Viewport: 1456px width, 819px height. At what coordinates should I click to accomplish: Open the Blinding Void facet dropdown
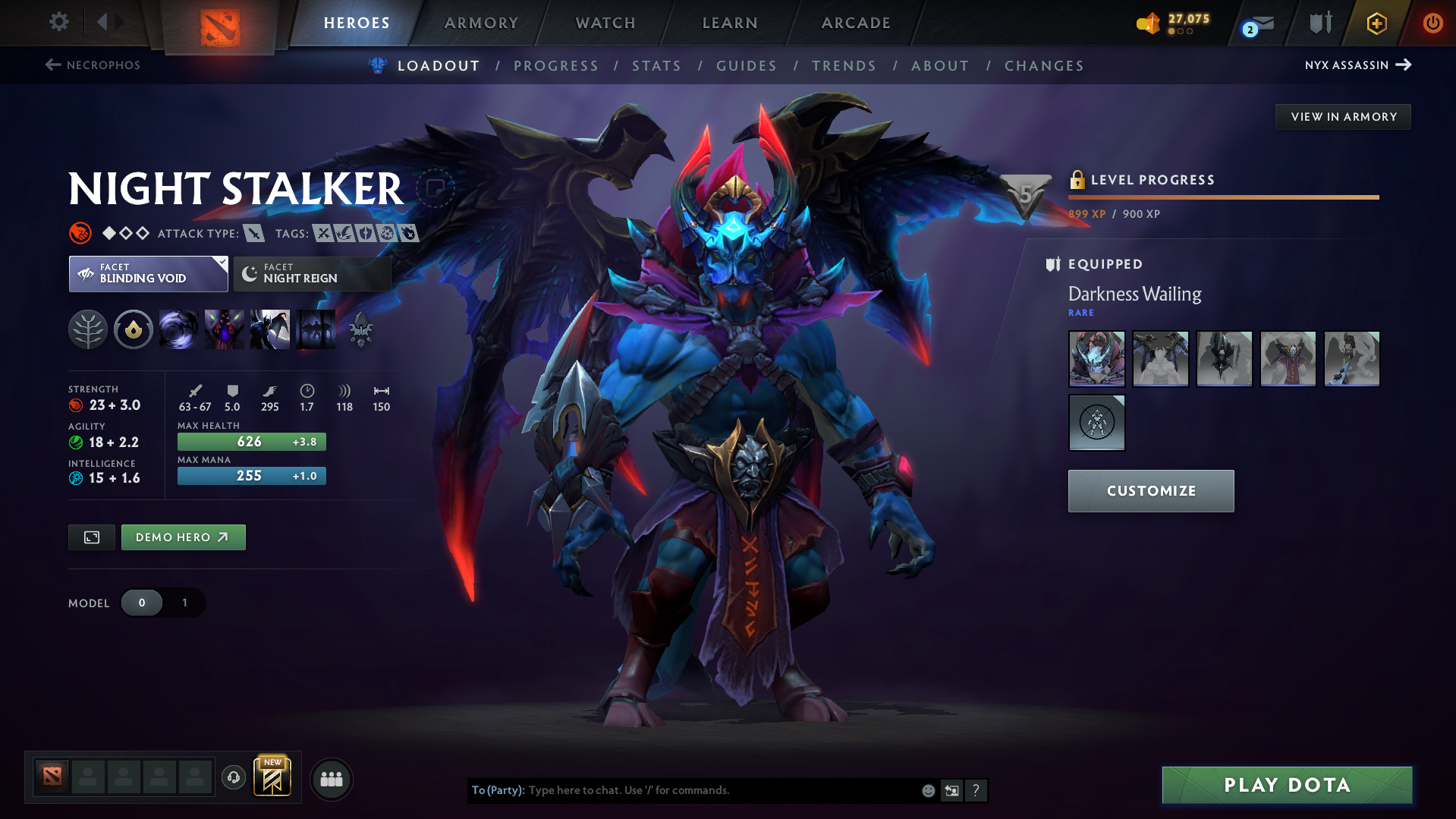coord(220,264)
